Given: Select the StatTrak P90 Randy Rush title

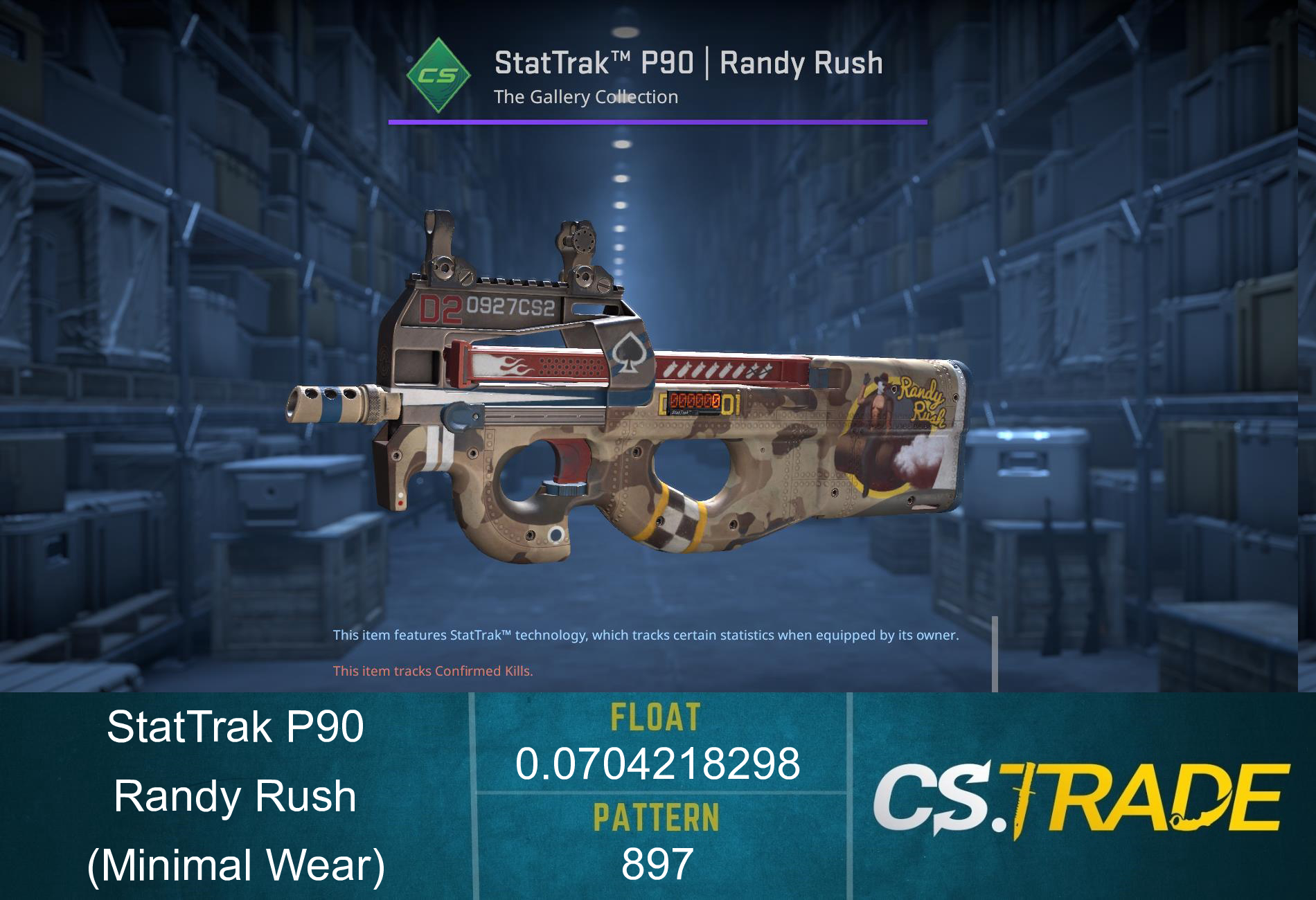Looking at the screenshot, I should (x=689, y=62).
